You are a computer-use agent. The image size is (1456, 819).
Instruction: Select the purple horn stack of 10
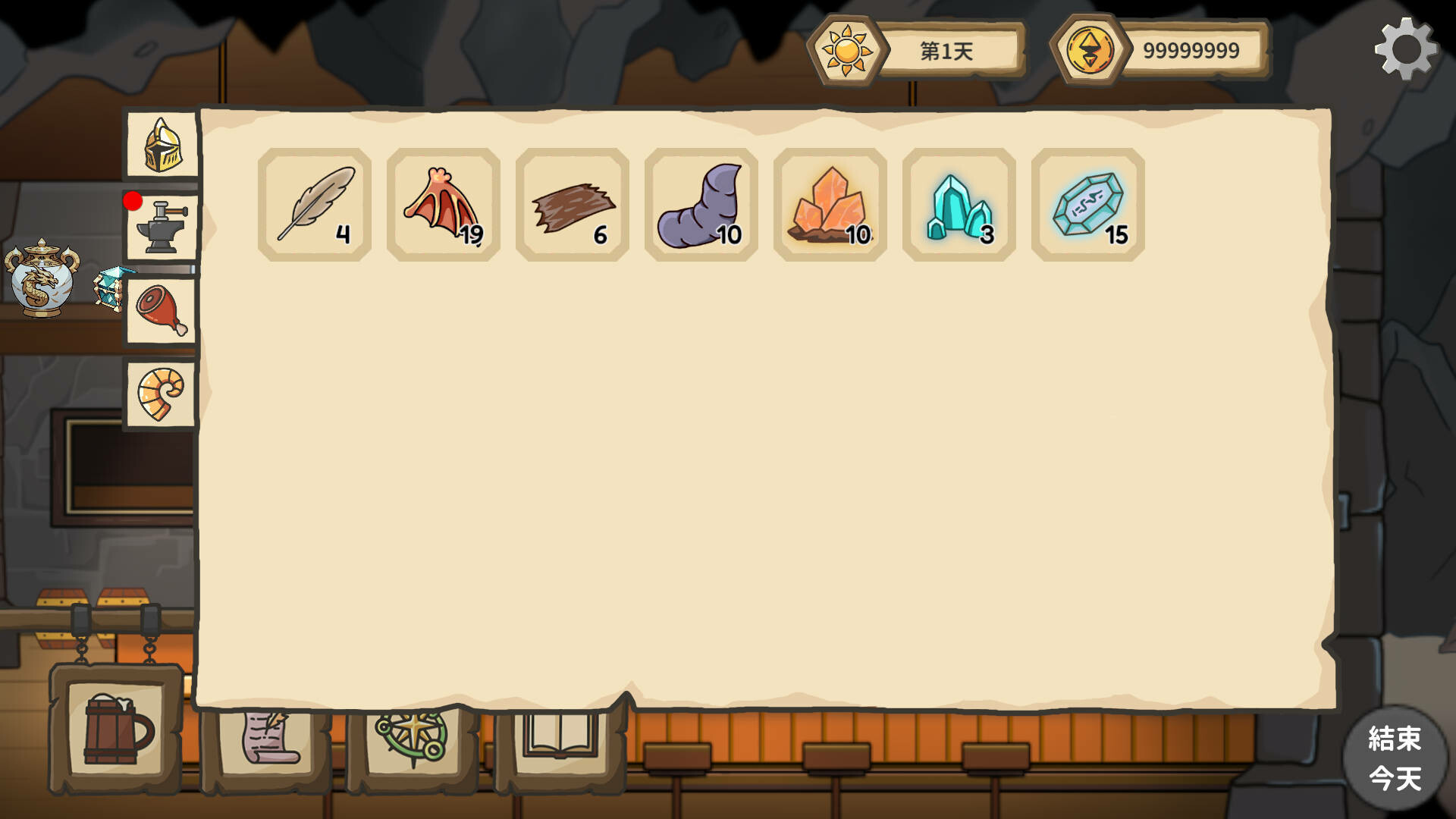click(x=701, y=205)
